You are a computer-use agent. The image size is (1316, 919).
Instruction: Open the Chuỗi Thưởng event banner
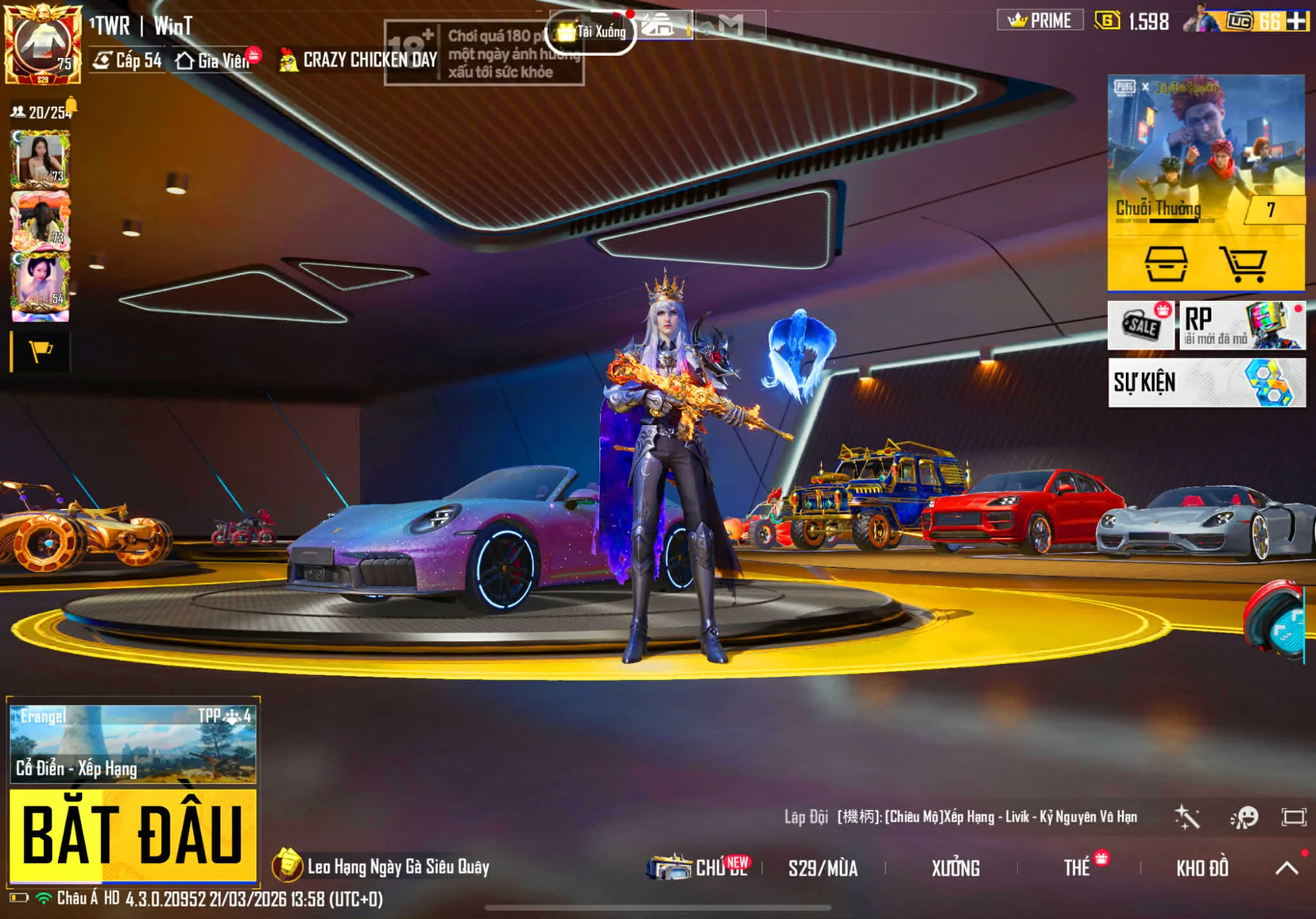click(x=1205, y=151)
